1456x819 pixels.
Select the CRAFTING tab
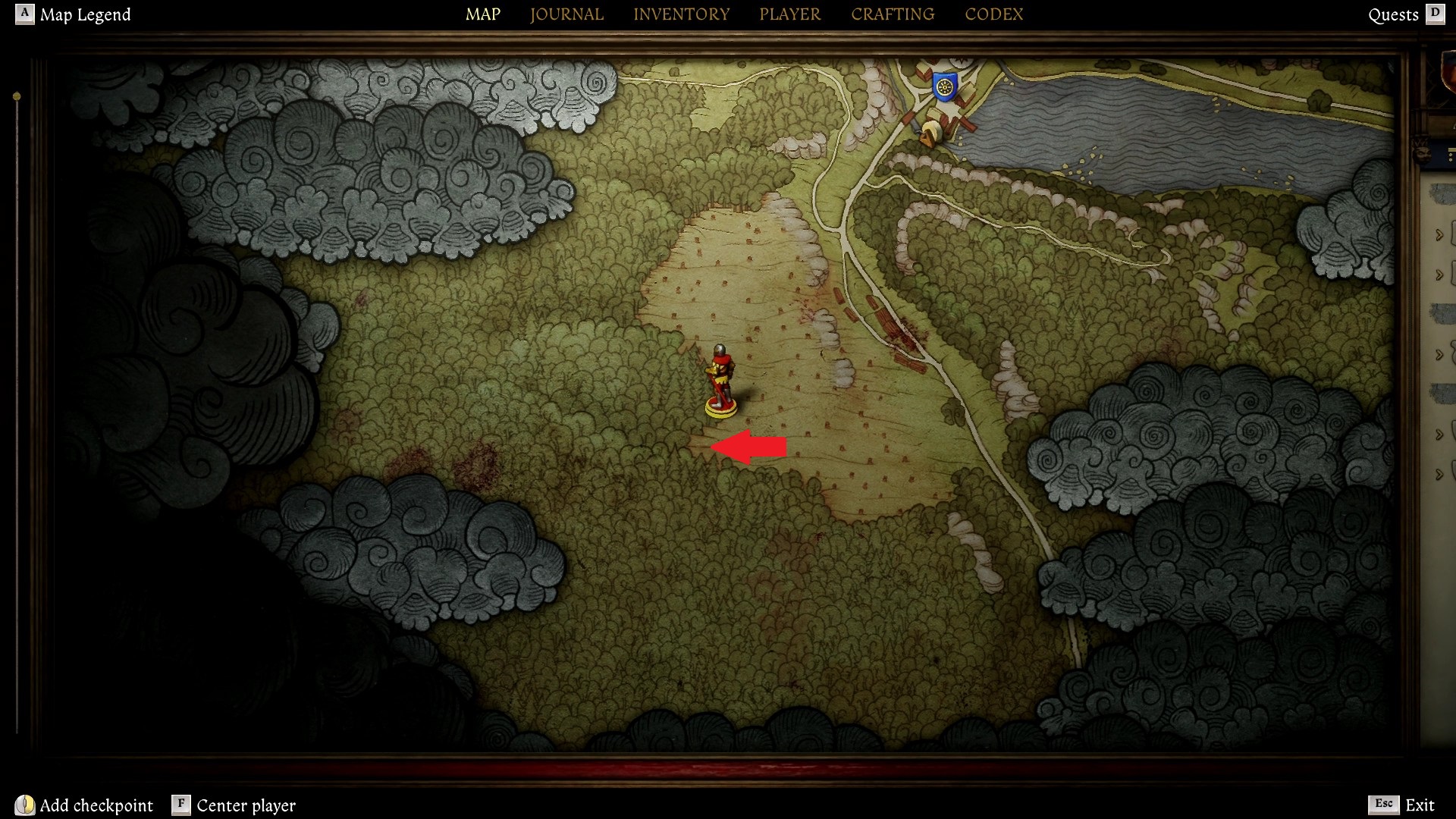[893, 14]
